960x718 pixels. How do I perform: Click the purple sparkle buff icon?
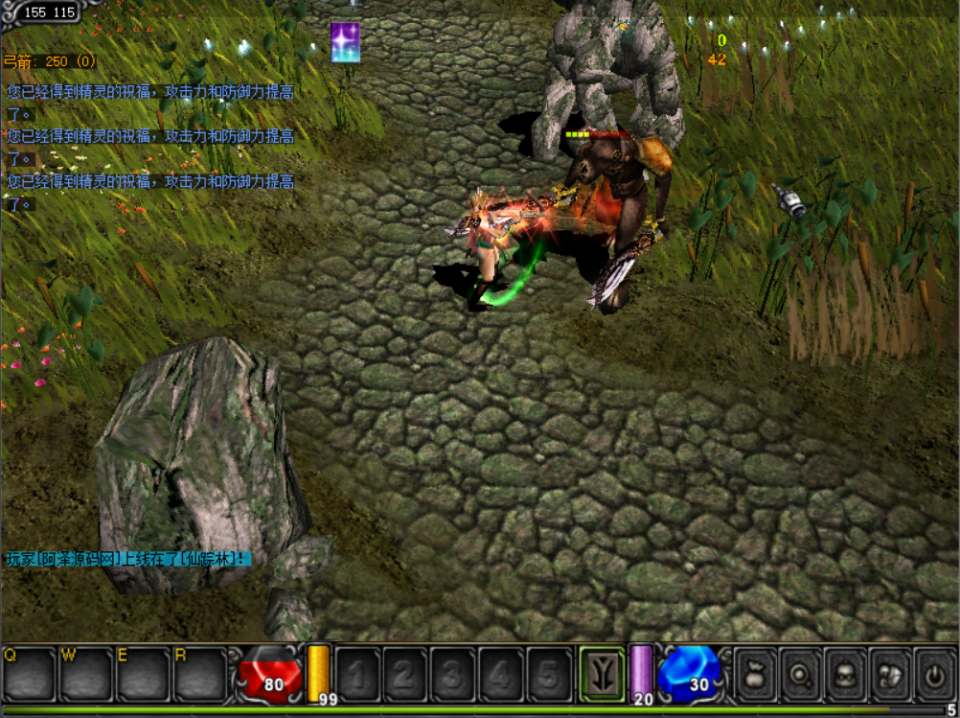tap(345, 43)
